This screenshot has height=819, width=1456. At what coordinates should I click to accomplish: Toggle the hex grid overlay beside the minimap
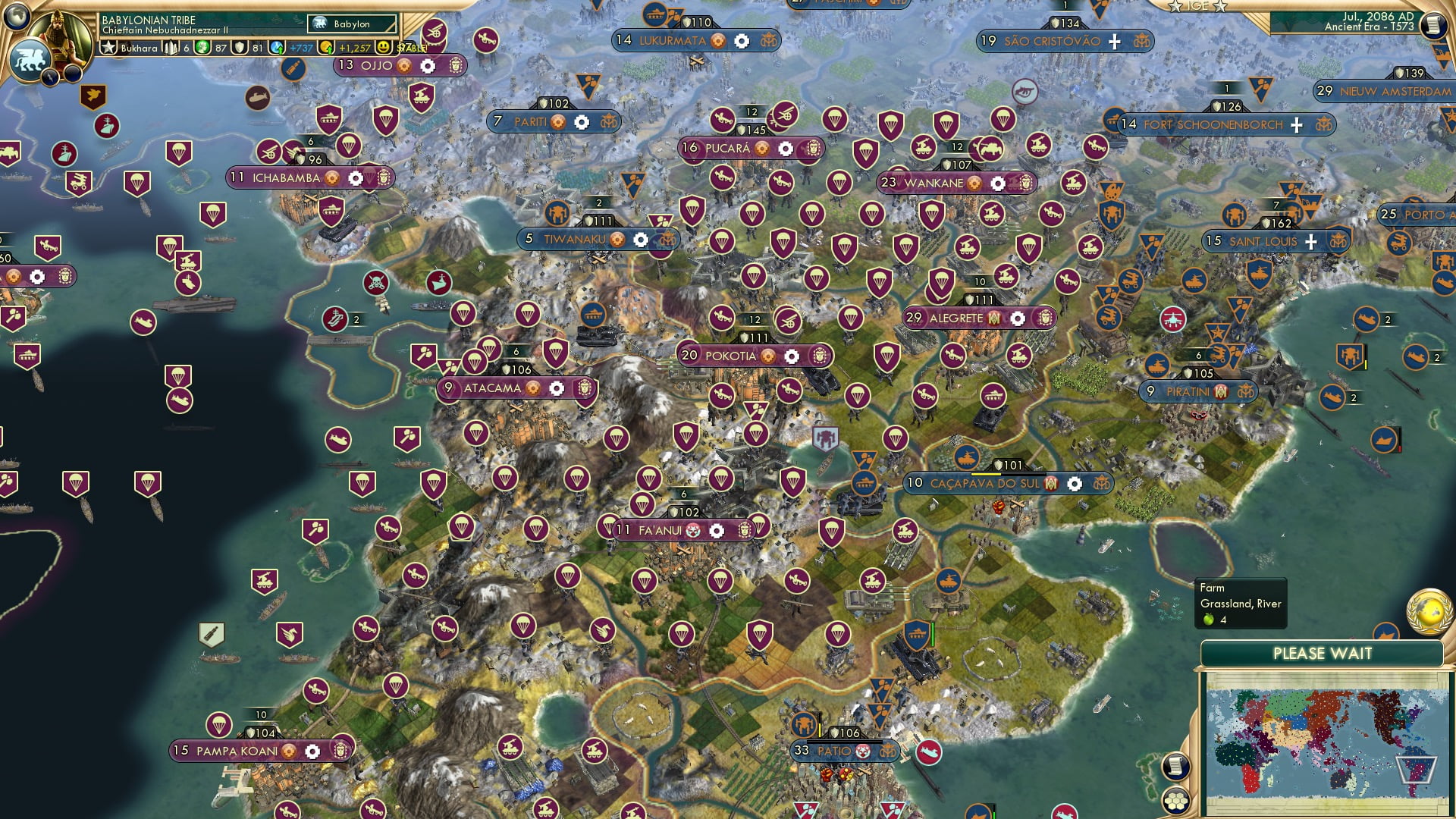1176,801
